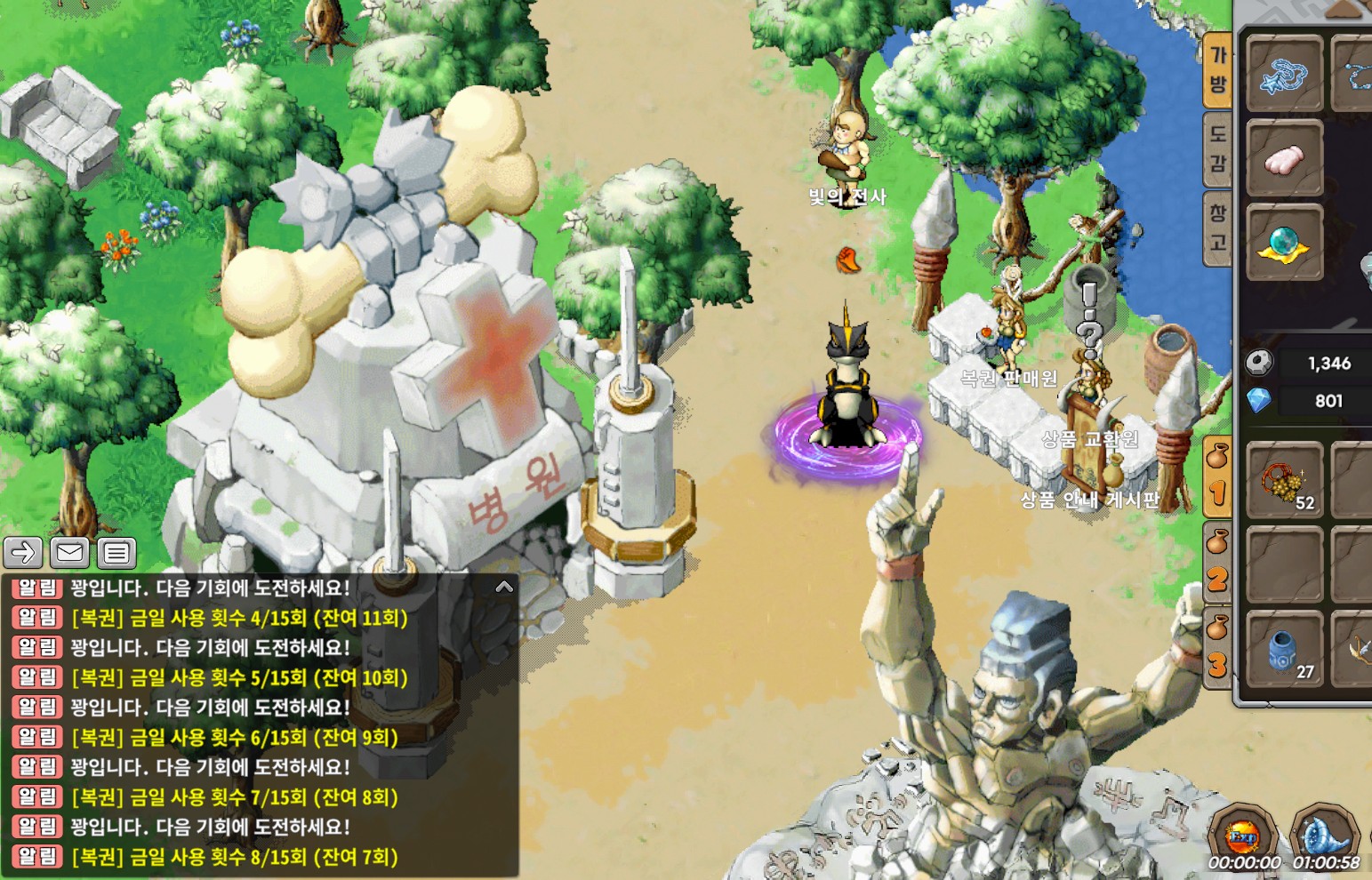This screenshot has width=1372, height=880.
Task: Open the mail envelope button
Action: (69, 553)
